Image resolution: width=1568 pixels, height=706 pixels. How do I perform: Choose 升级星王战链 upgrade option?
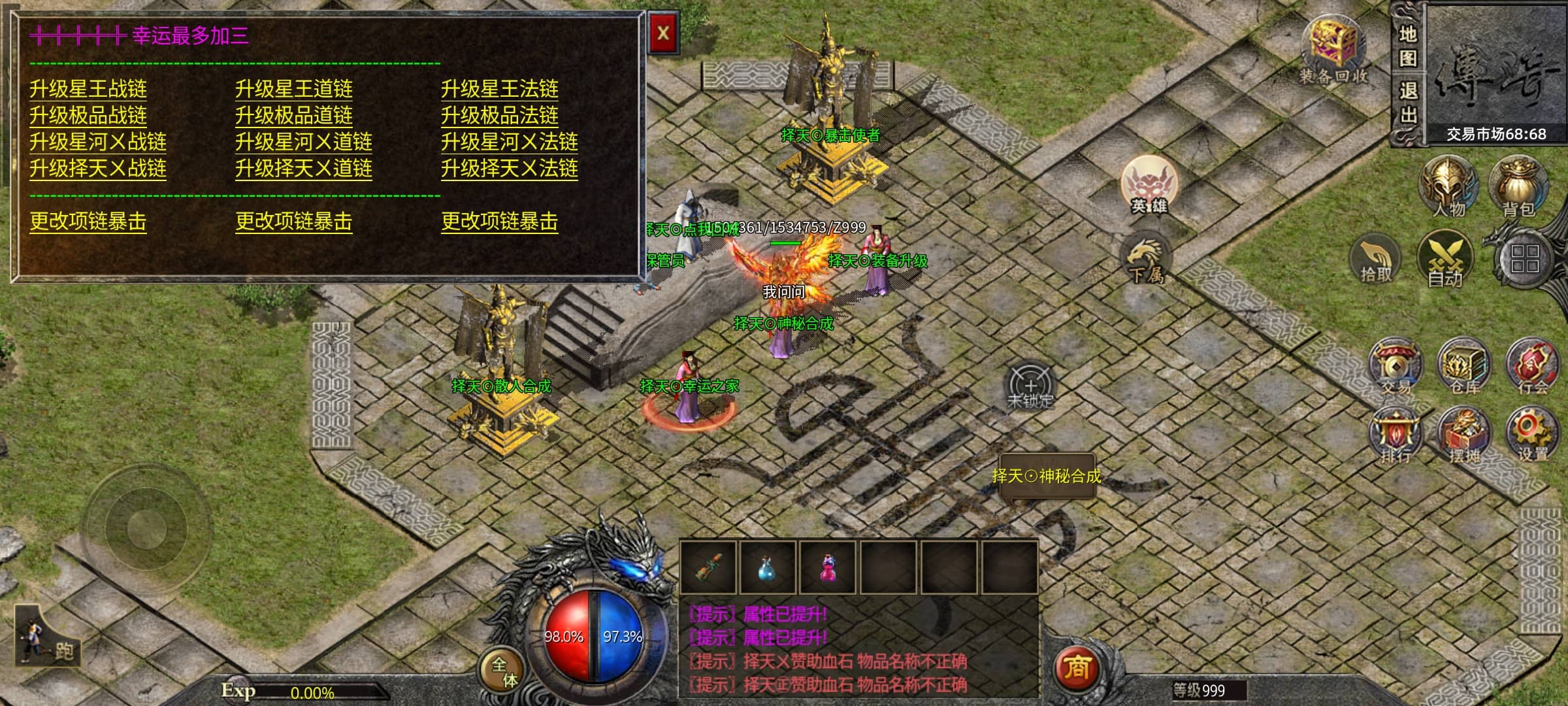[88, 89]
